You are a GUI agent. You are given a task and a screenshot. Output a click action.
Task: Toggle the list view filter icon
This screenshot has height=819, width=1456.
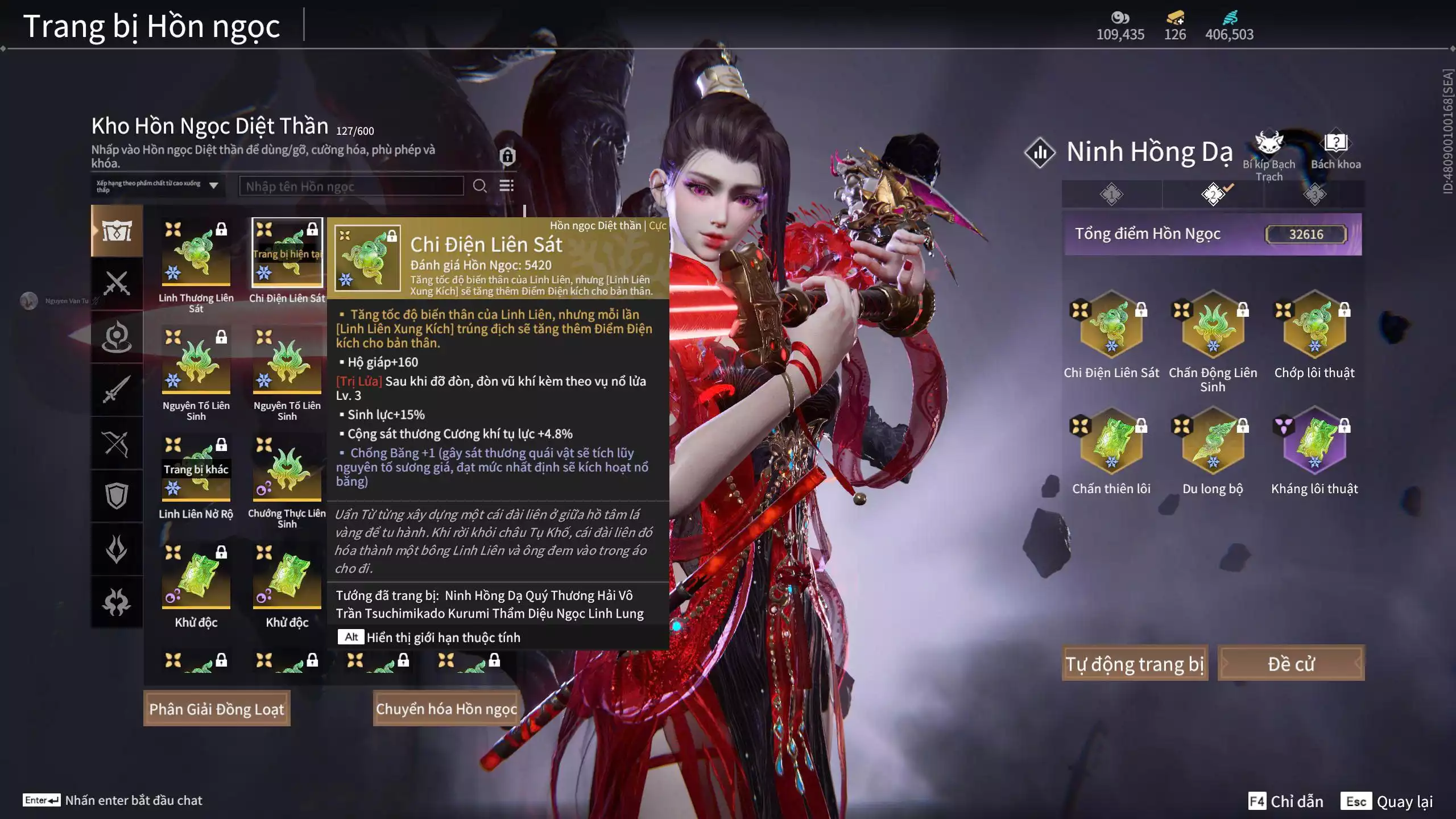coord(506,186)
